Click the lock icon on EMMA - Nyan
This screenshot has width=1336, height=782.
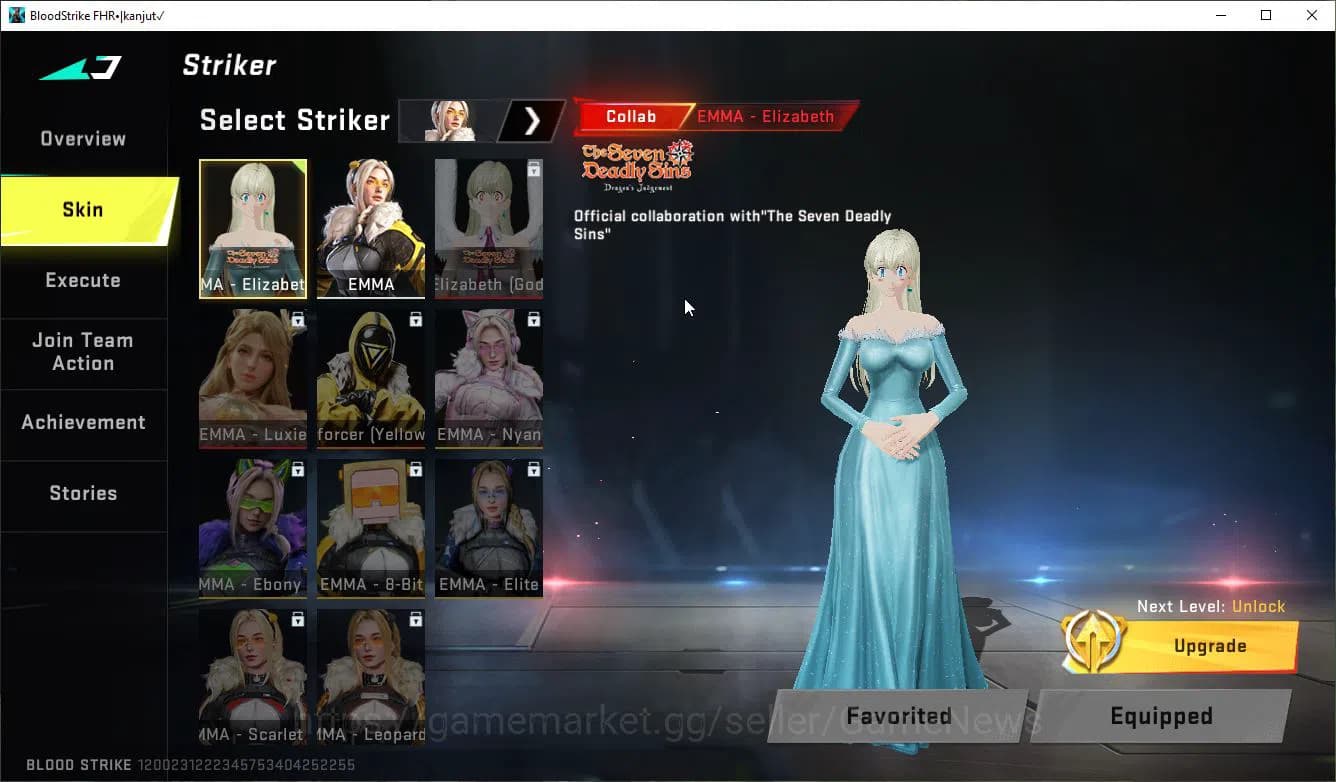pyautogui.click(x=532, y=319)
